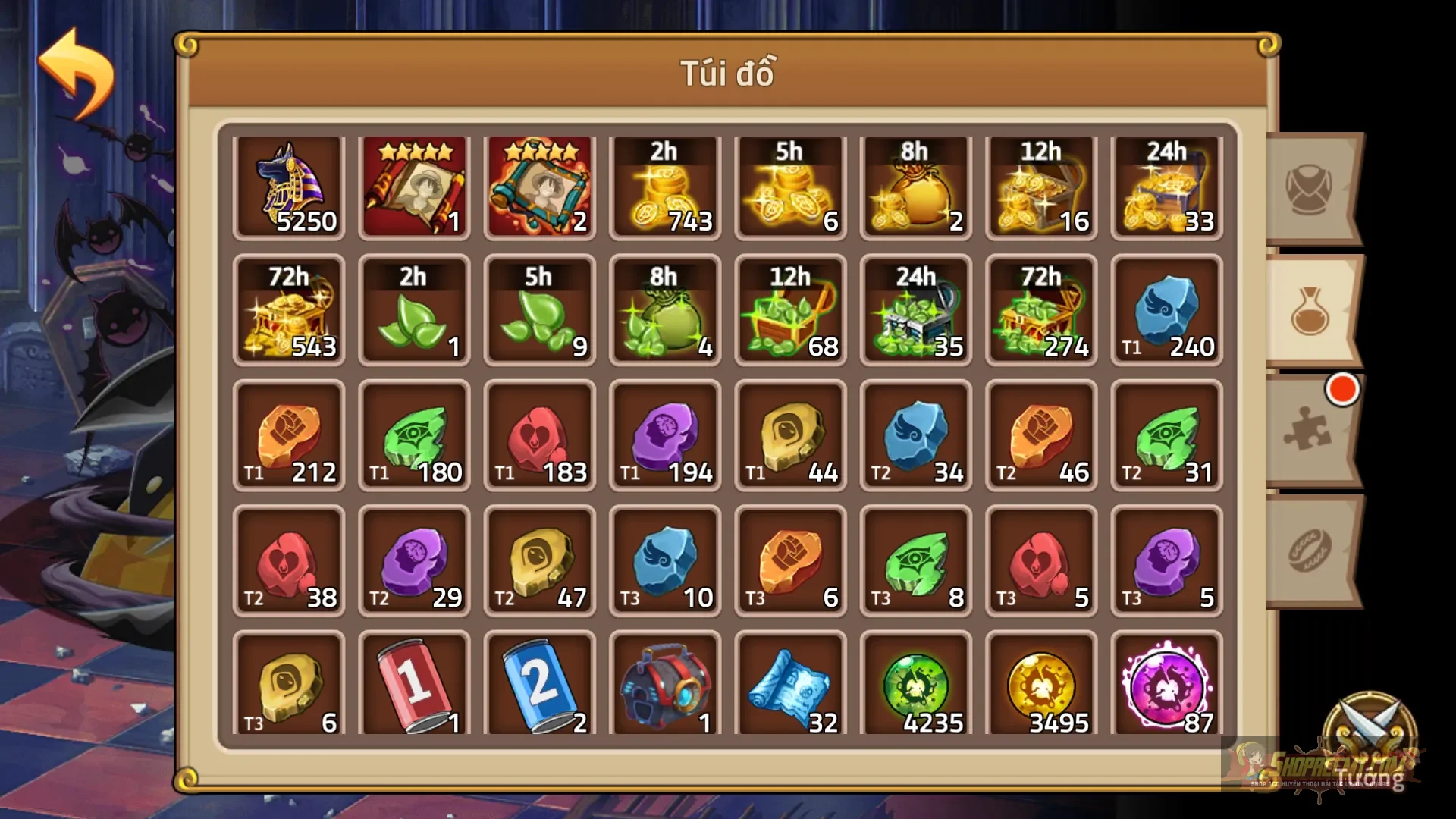
Task: Select the T1 blue feather stone
Action: tap(1166, 311)
